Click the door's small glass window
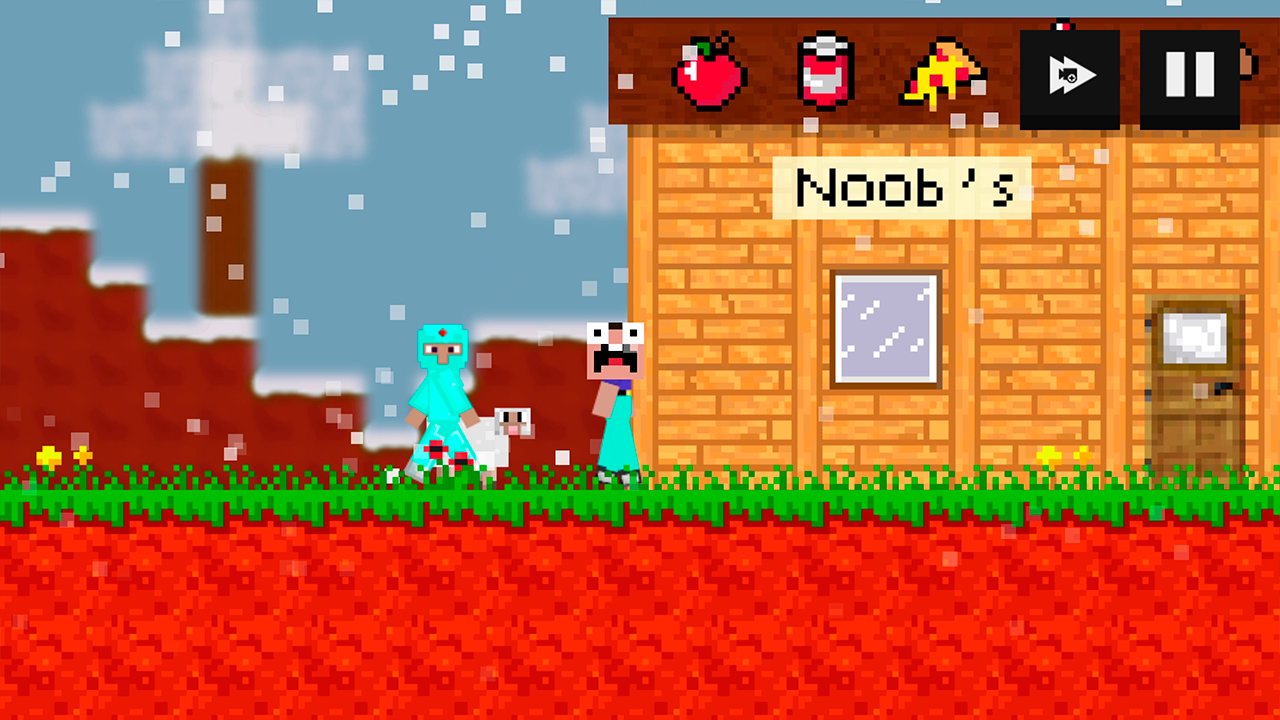 point(1193,338)
